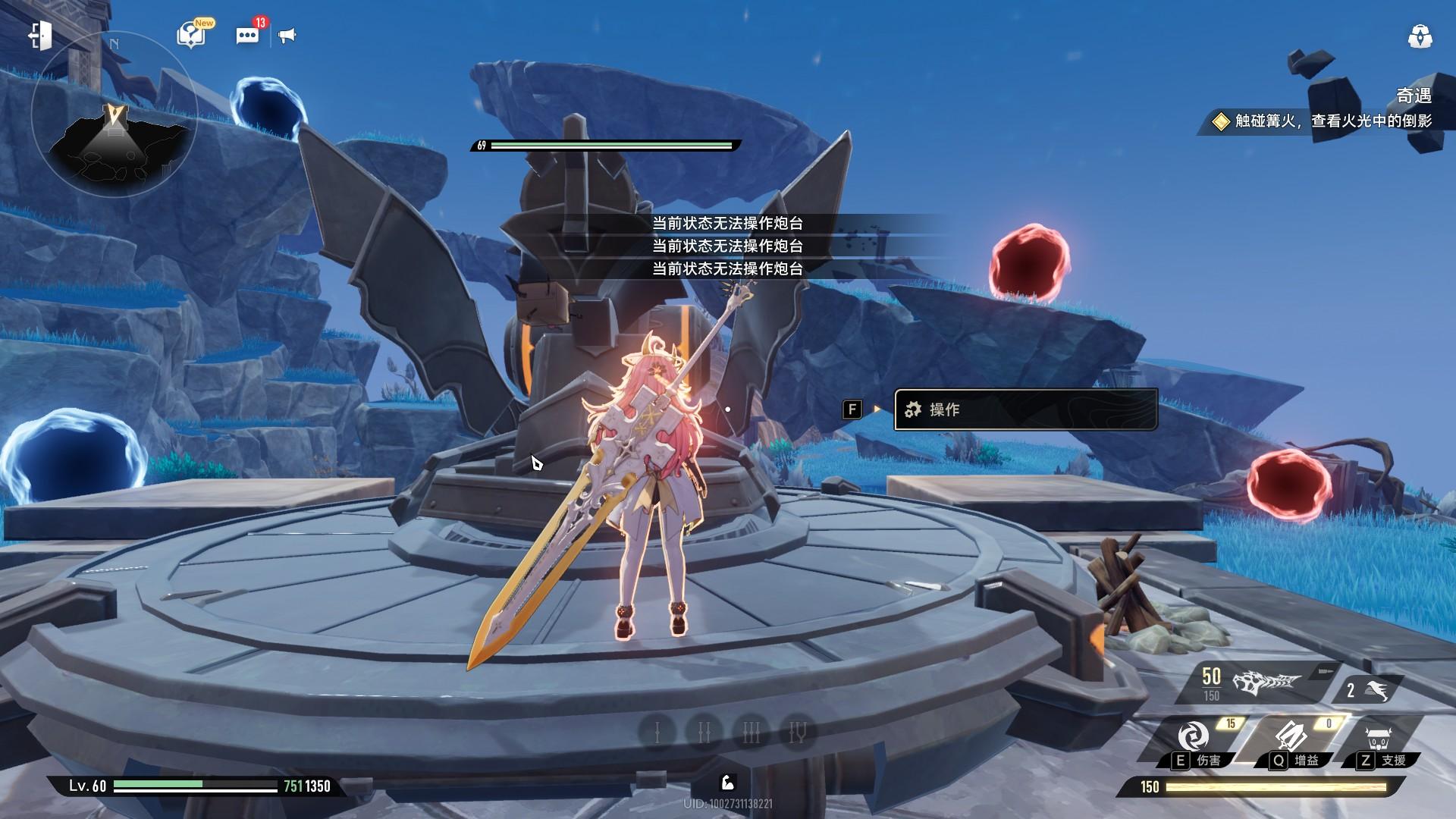This screenshot has width=1456, height=819.
Task: Activate the winged dash ability icon
Action: pyautogui.click(x=1376, y=690)
